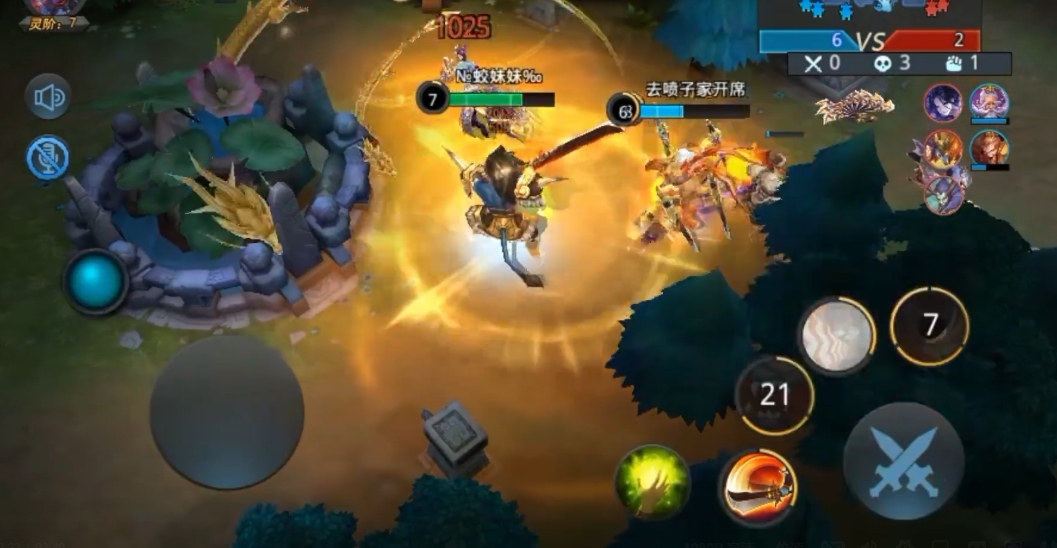Select the blue-faced demon hero portrait

click(x=943, y=193)
